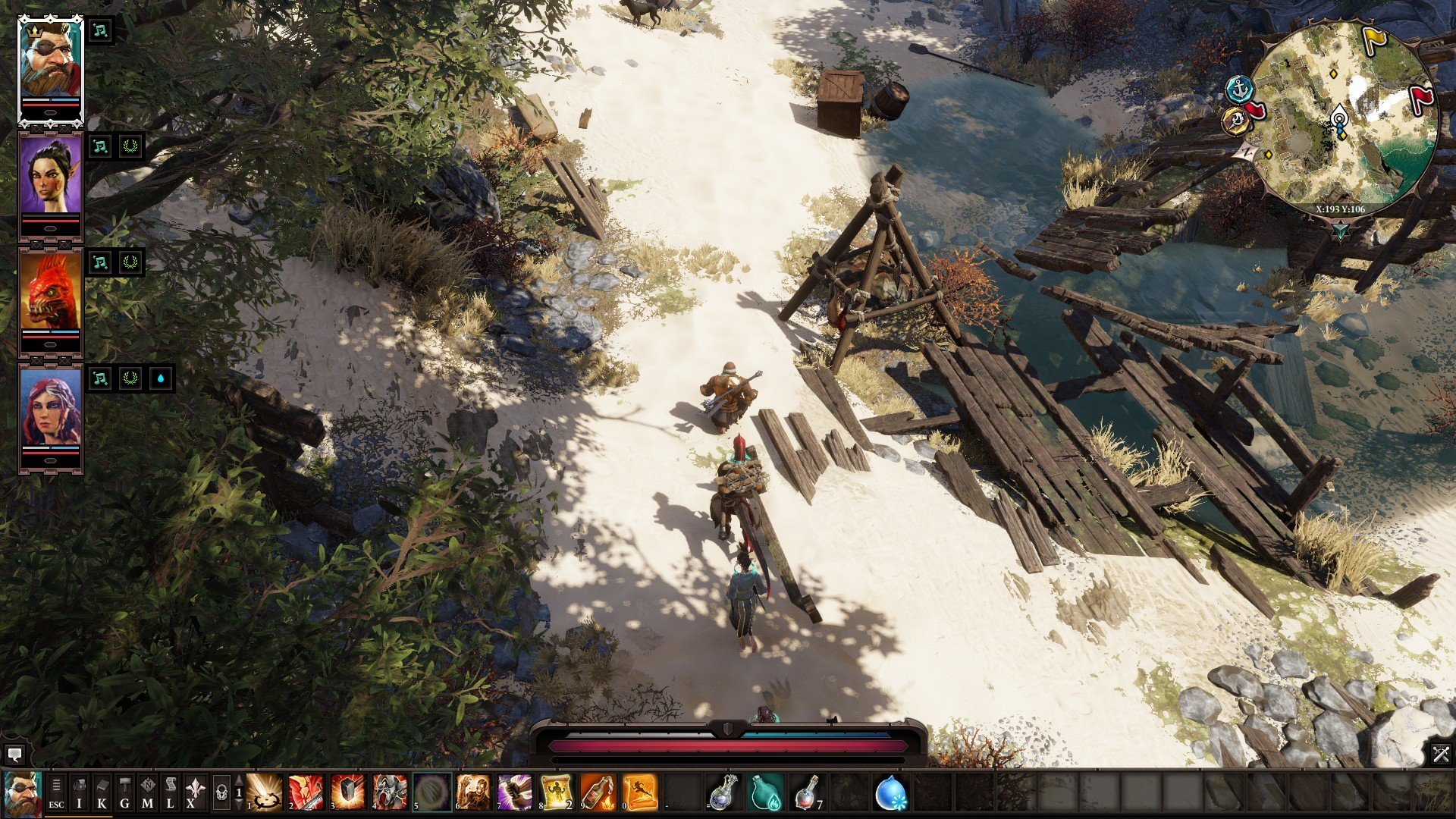
Task: Open the ESC game menu button
Action: click(x=56, y=792)
